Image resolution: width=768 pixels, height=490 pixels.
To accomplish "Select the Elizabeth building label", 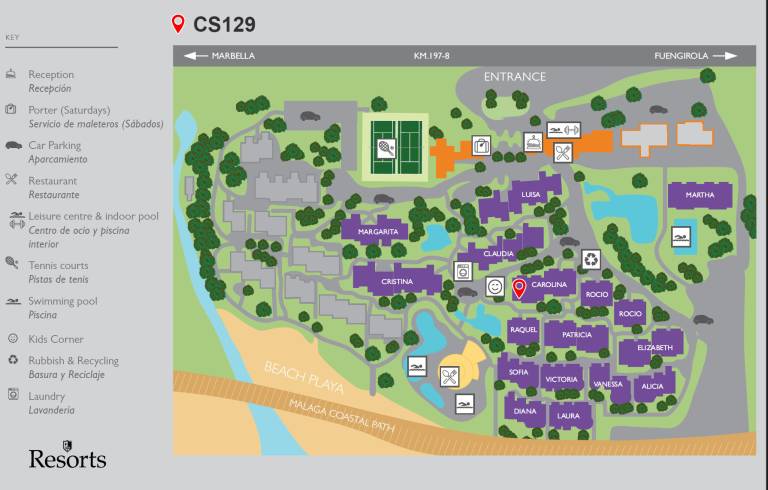I will 655,348.
